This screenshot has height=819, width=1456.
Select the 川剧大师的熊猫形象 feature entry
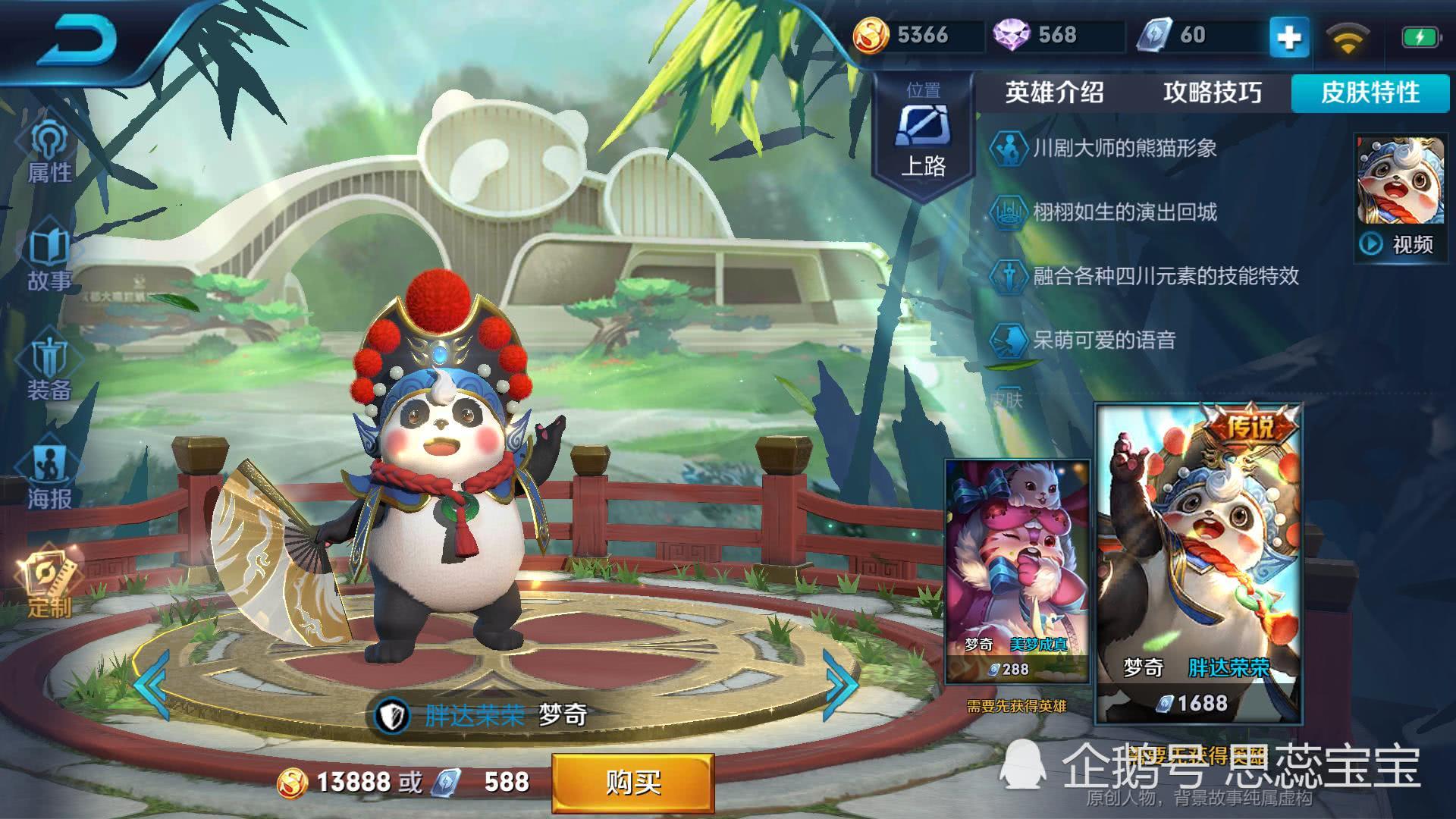[1125, 148]
